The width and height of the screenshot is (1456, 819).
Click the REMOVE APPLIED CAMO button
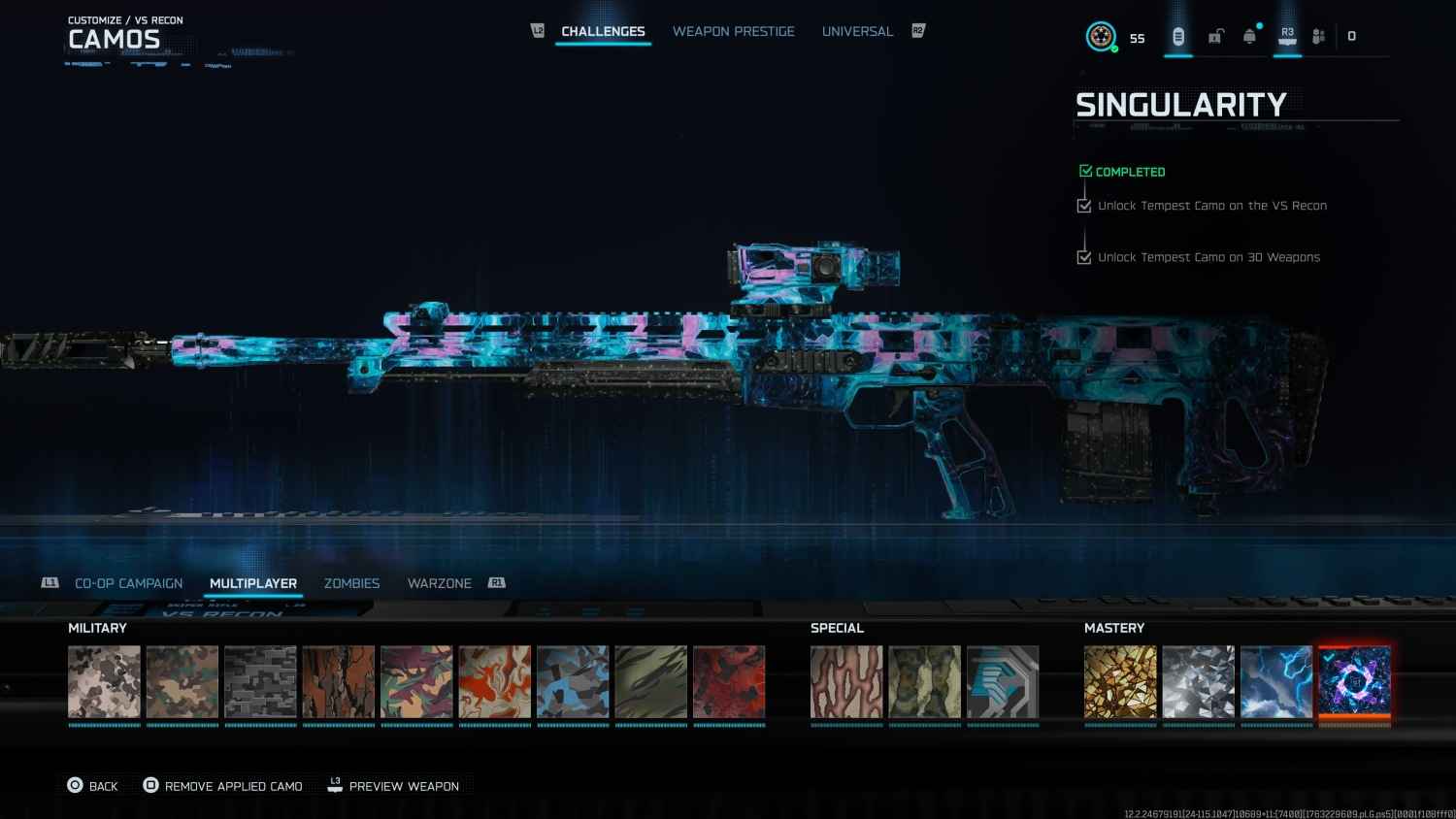pos(232,786)
